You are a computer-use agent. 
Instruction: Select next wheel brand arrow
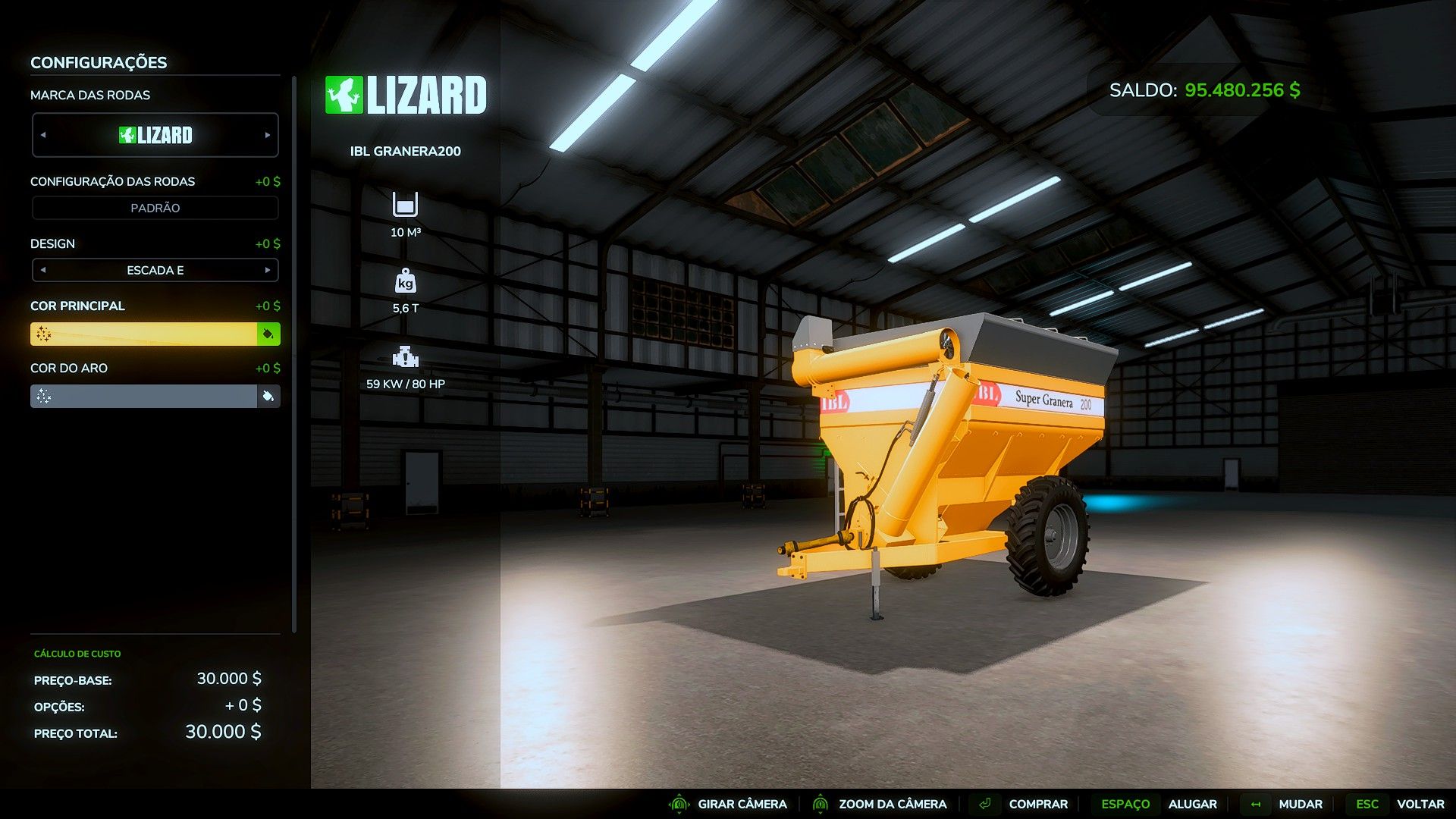click(268, 135)
